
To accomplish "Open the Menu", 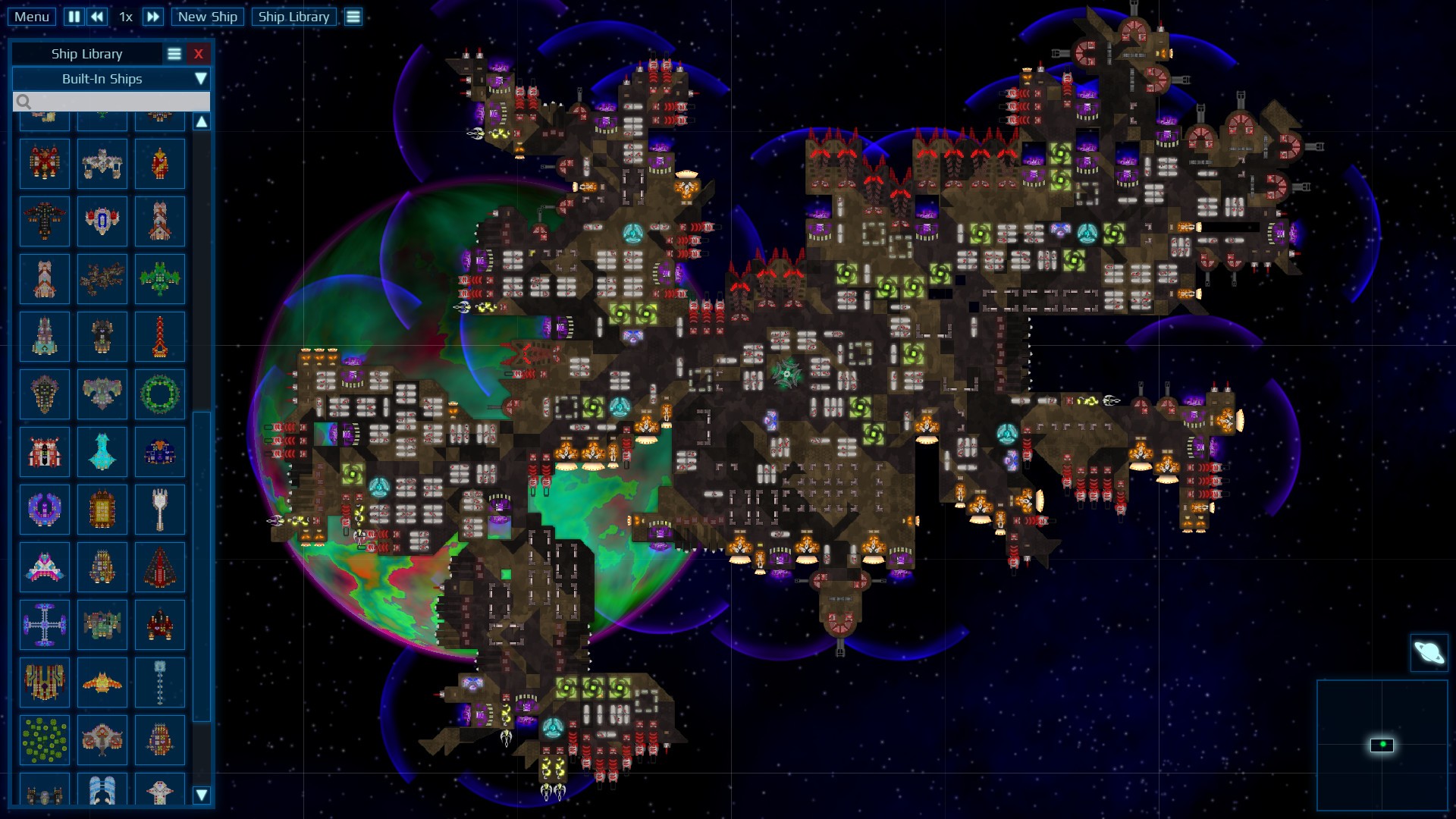I will 31,16.
